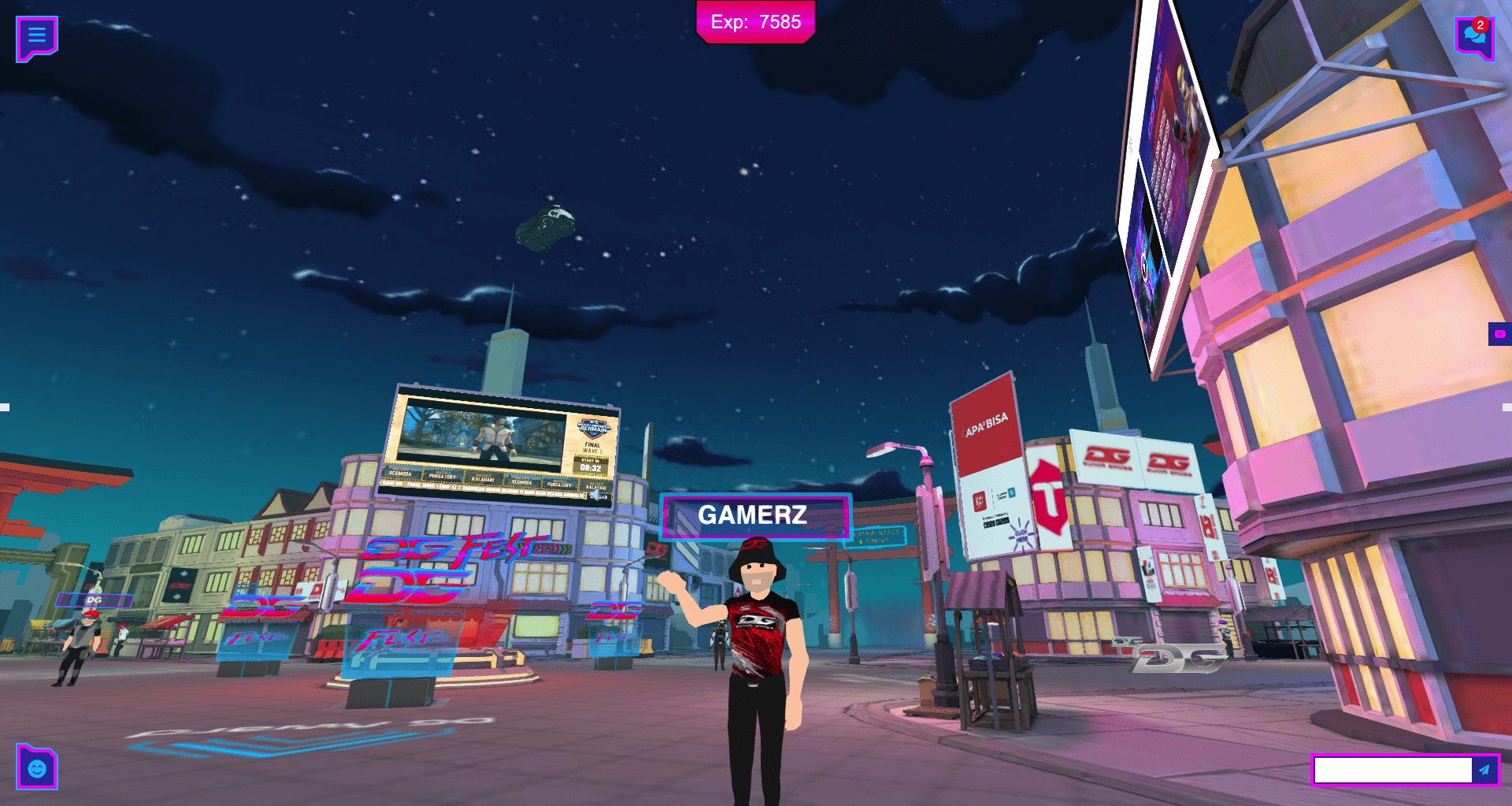Screen dimensions: 1512x806
Task: Open the chat messages icon with badge
Action: (1473, 38)
